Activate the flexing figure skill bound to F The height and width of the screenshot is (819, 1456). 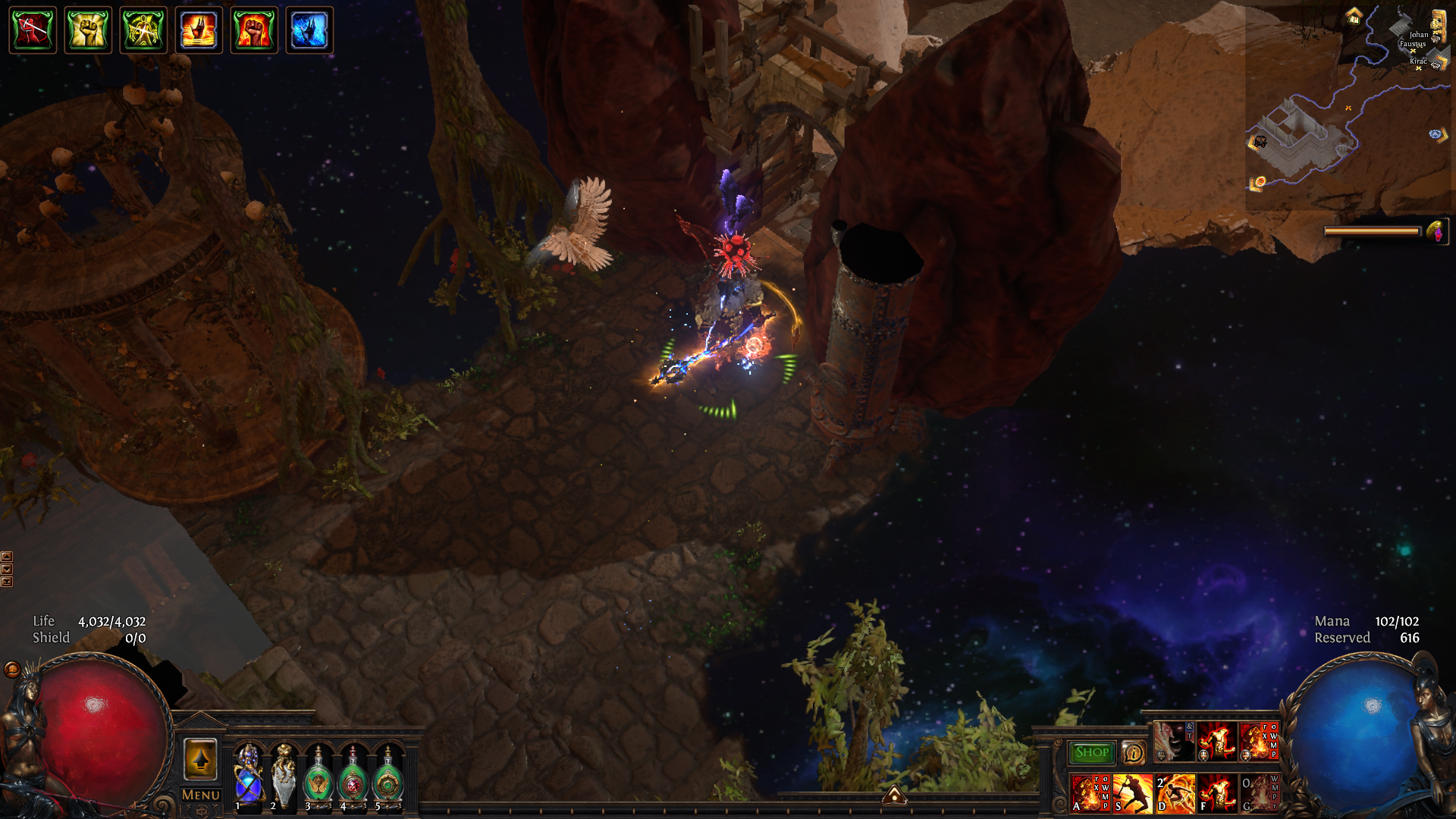1217,793
